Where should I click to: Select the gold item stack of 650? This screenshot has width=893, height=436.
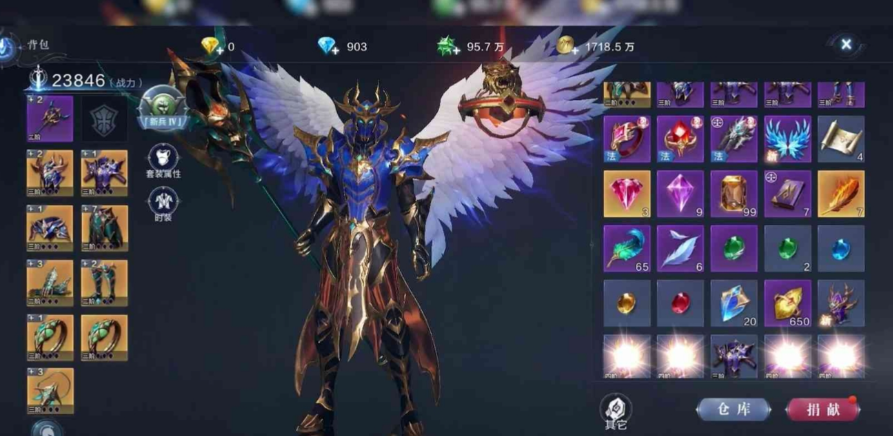(787, 301)
